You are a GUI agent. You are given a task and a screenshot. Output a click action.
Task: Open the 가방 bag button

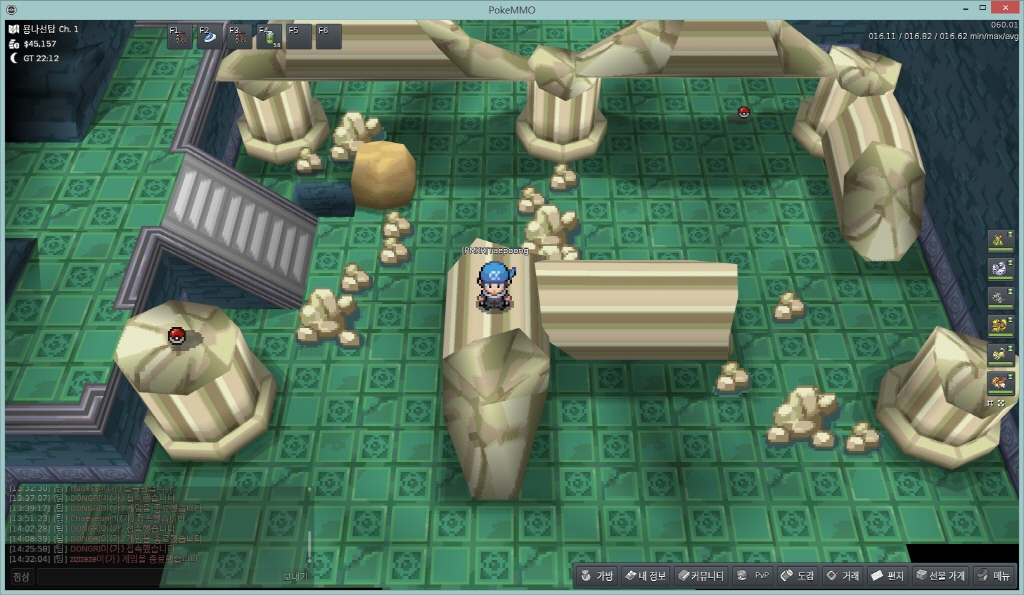click(x=595, y=576)
